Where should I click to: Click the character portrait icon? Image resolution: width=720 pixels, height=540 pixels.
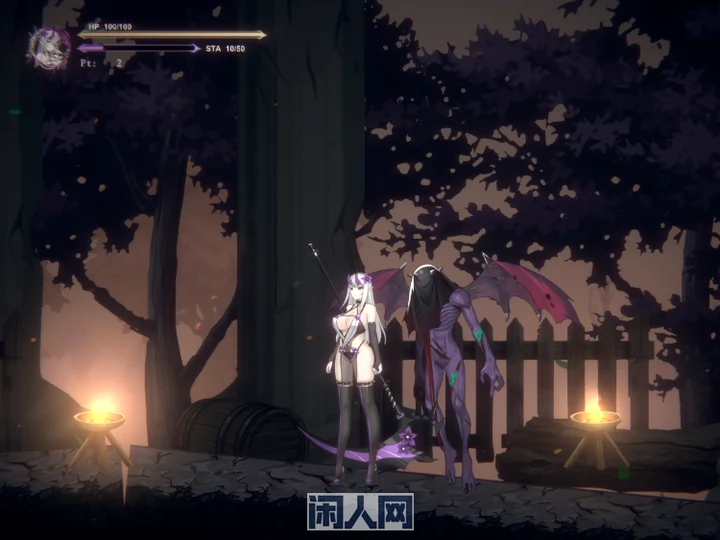pyautogui.click(x=49, y=46)
